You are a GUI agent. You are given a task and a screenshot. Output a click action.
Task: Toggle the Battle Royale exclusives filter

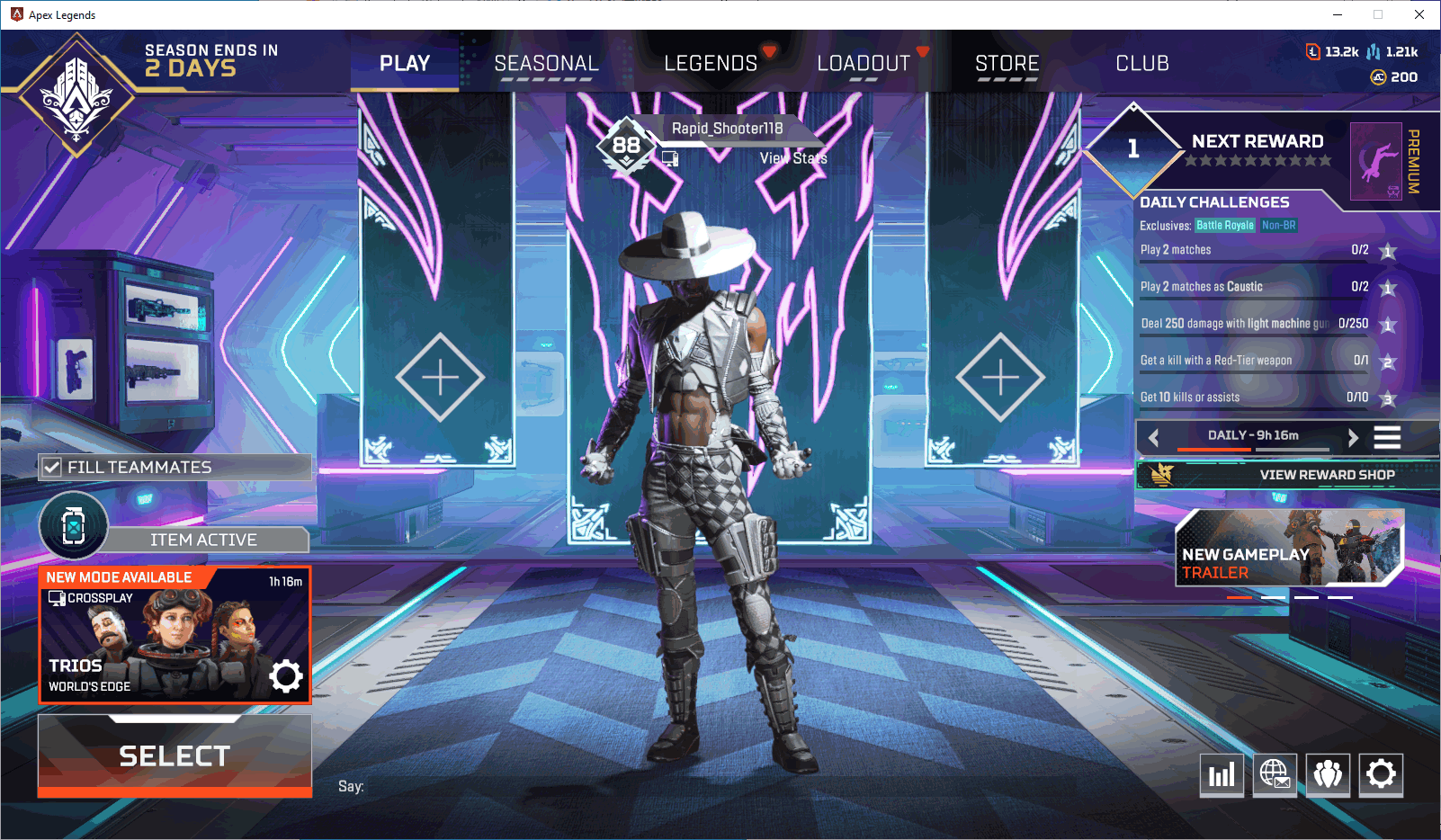point(1225,226)
